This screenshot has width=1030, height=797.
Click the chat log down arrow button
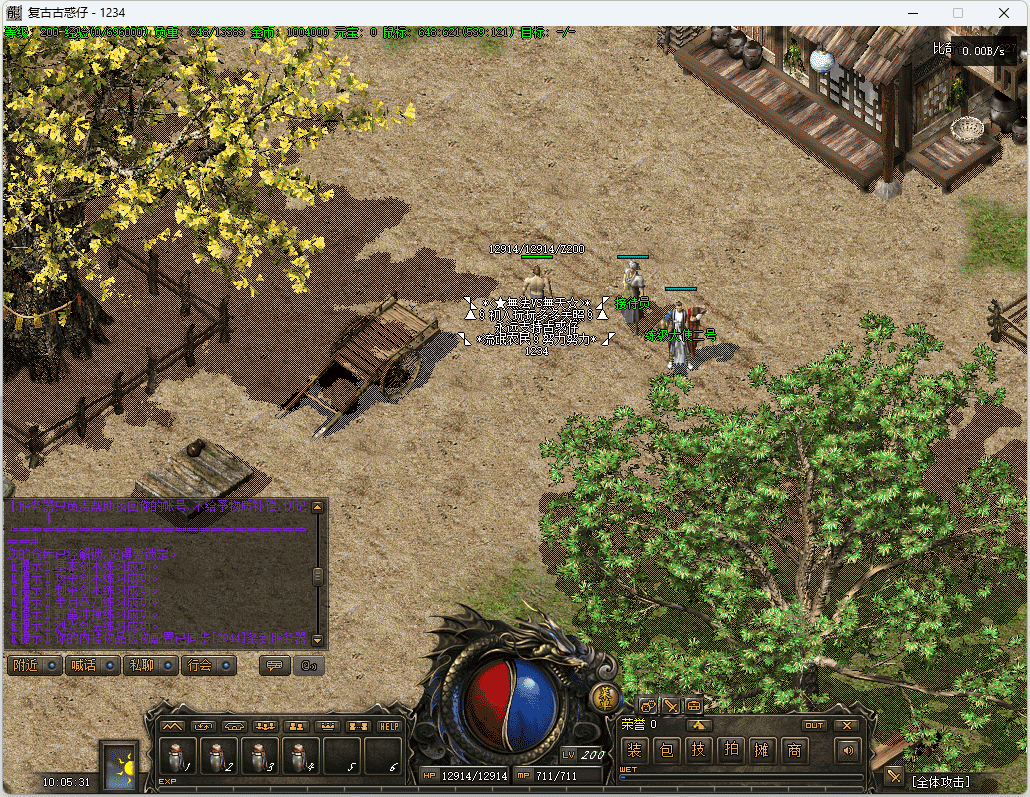click(318, 639)
